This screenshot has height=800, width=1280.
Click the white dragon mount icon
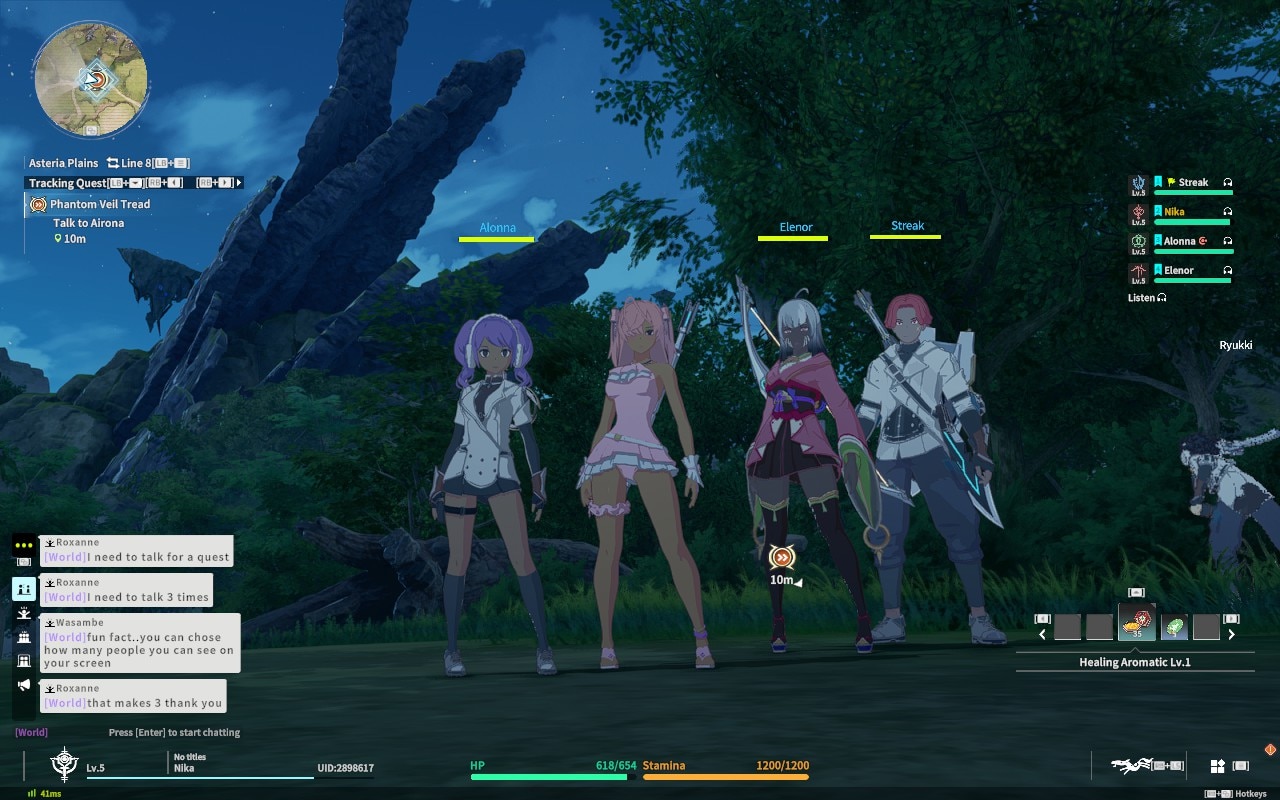tap(1130, 766)
